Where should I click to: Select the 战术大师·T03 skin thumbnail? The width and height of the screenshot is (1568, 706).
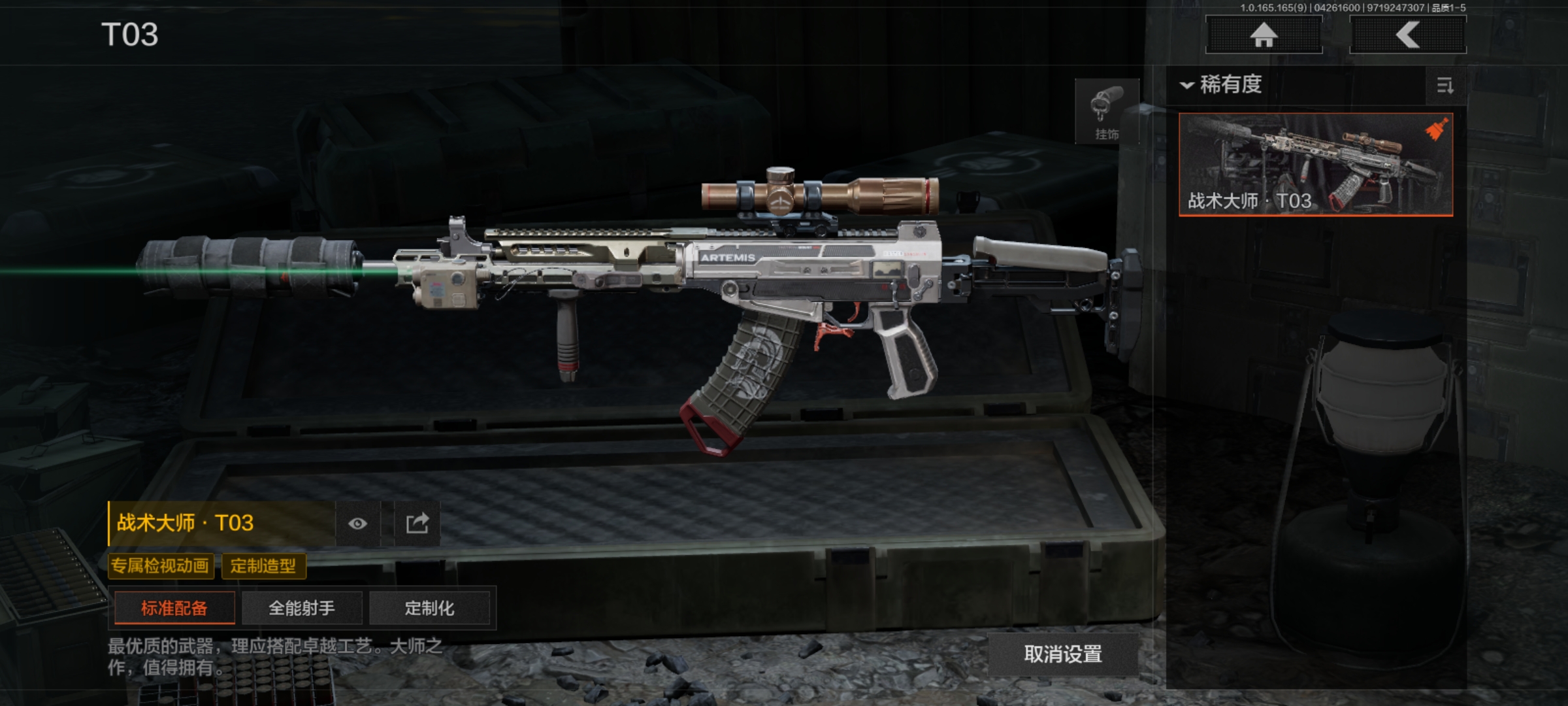coord(1316,165)
